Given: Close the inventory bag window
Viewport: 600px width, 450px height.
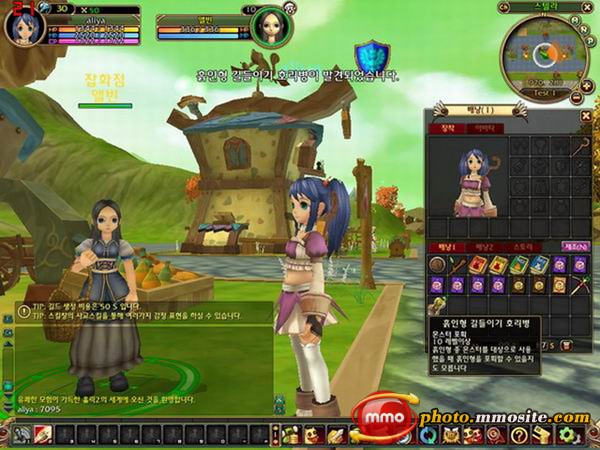Looking at the screenshot, I should [585, 116].
